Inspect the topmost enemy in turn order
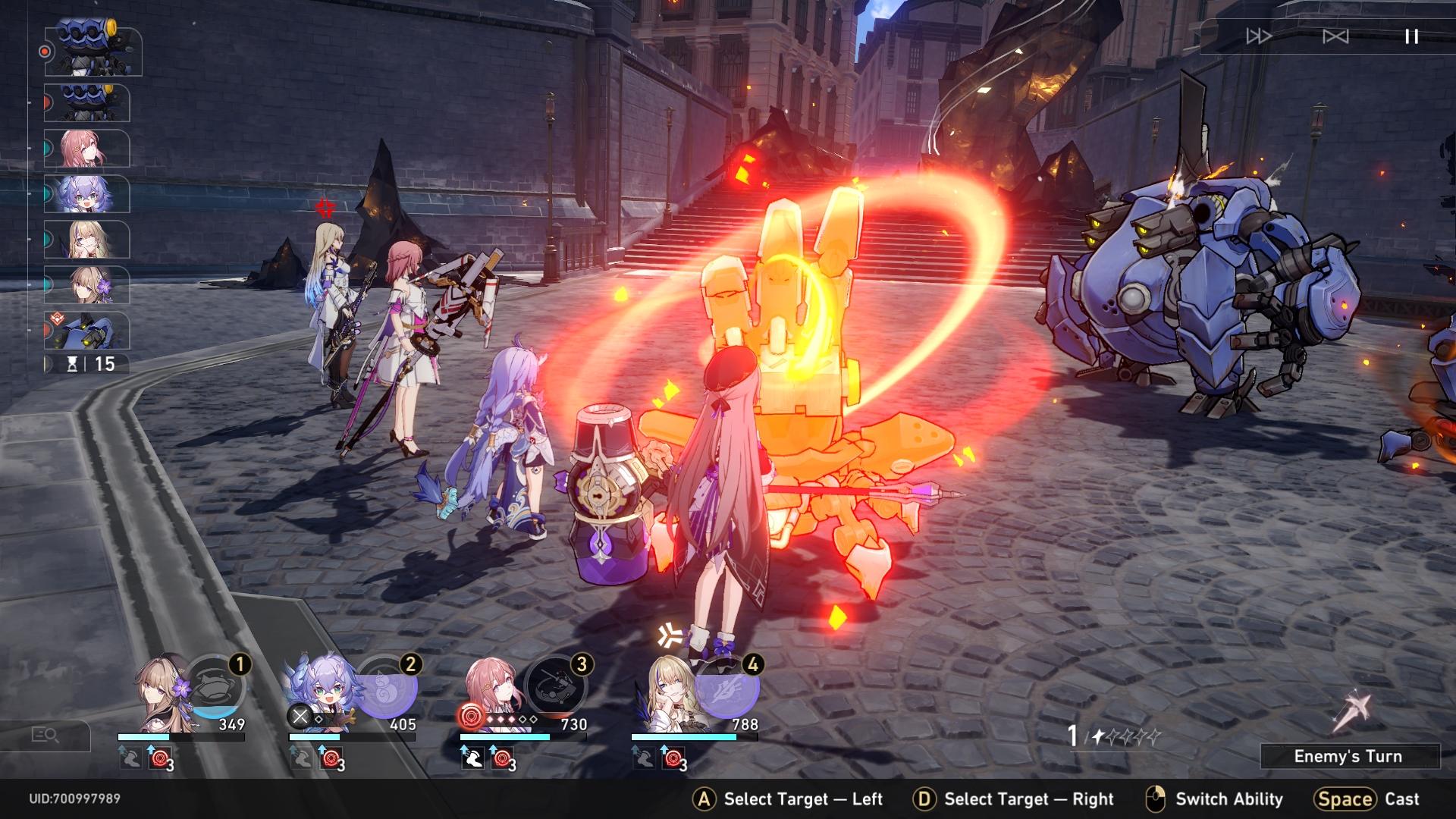Viewport: 1456px width, 819px height. (93, 50)
